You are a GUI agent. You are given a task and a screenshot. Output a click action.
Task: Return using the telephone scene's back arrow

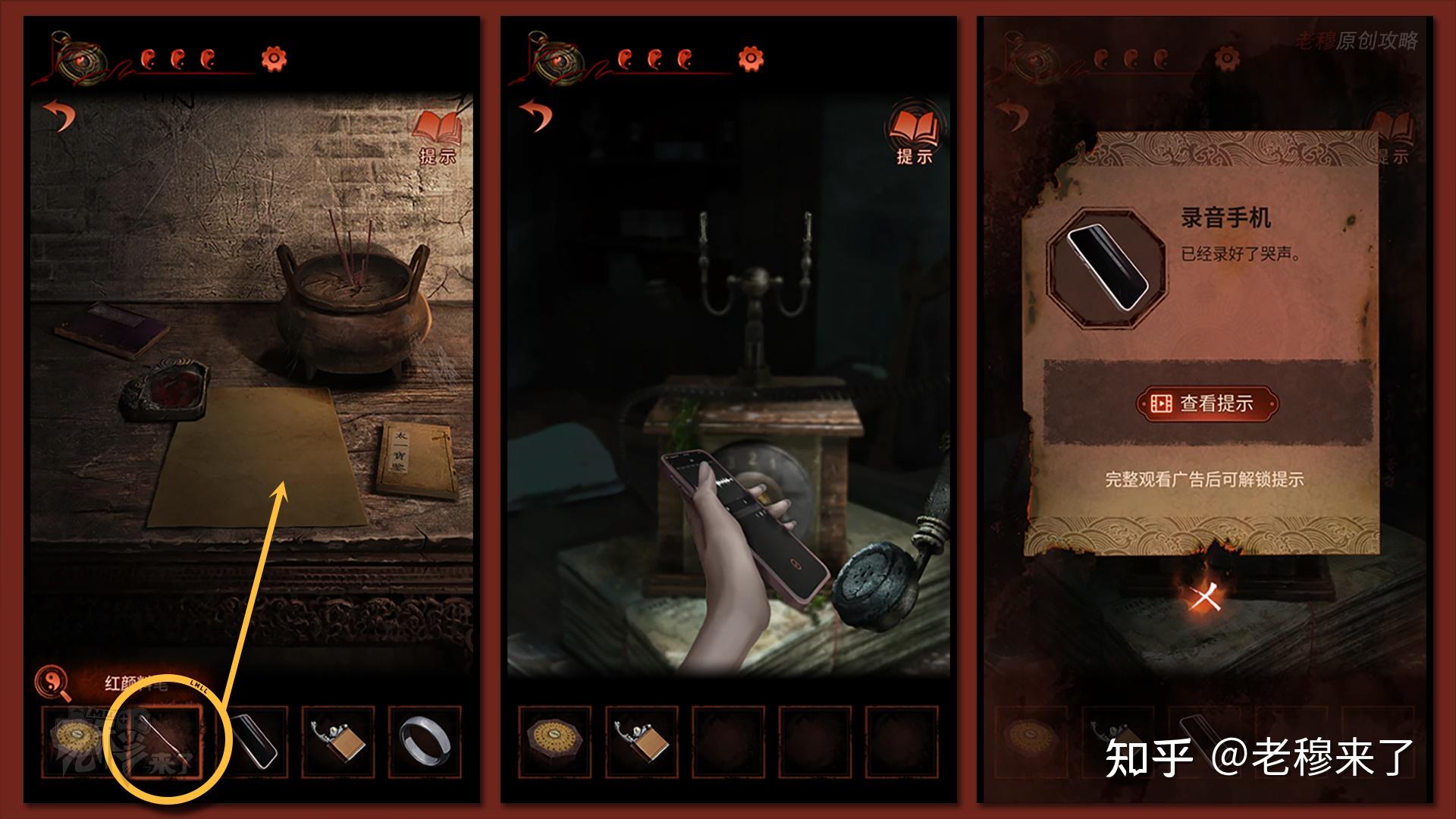pos(537,115)
